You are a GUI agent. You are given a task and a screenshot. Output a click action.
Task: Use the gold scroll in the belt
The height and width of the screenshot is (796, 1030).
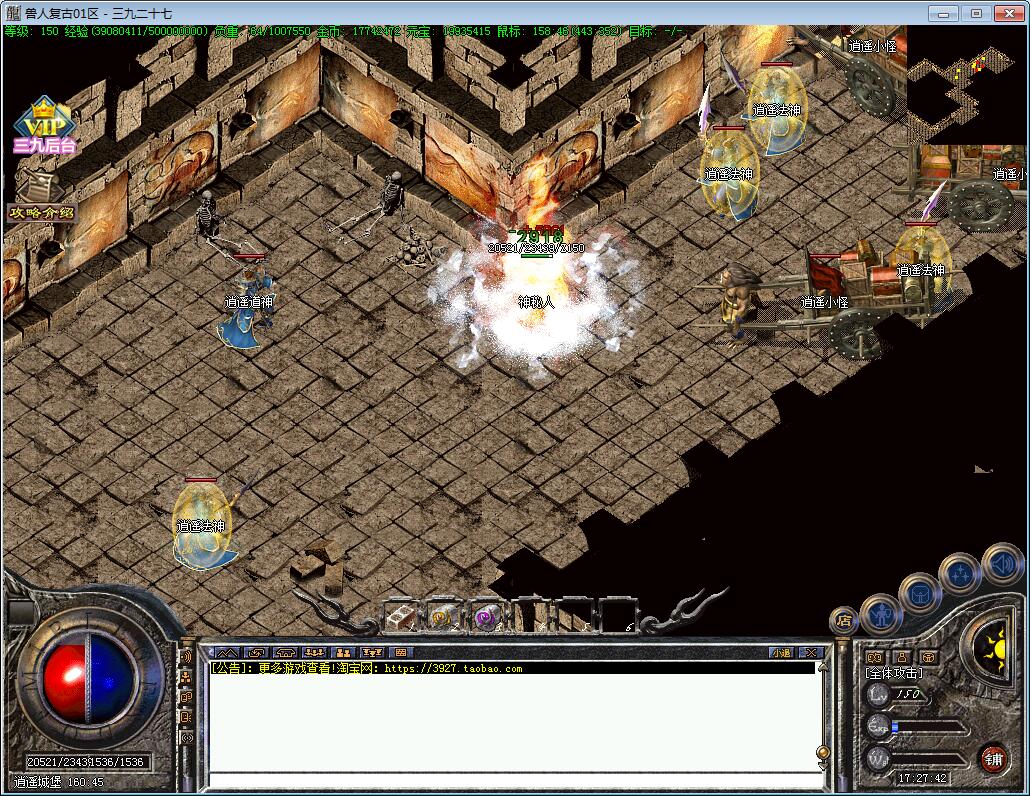(x=443, y=616)
